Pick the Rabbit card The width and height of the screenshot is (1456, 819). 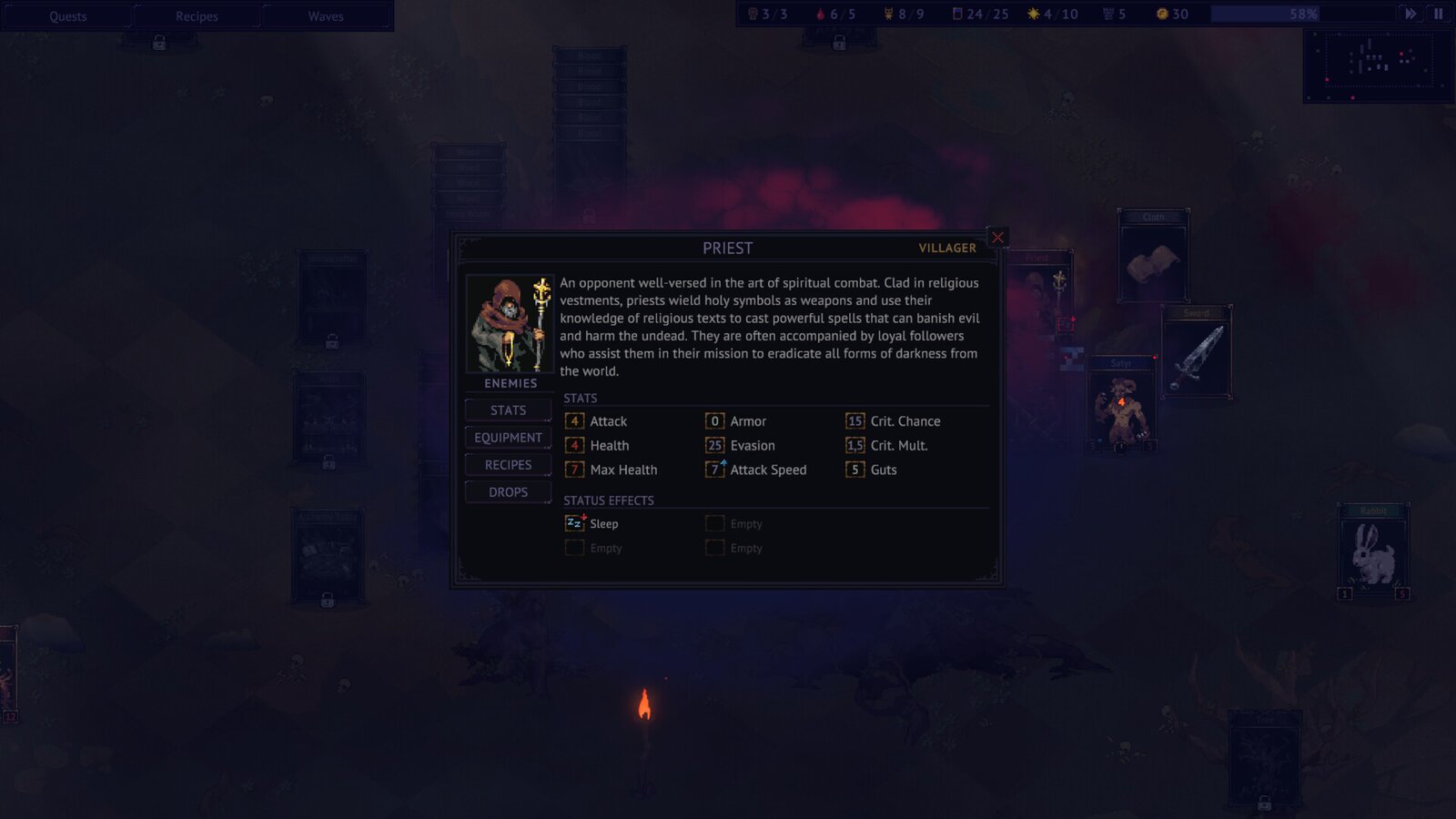[1373, 552]
